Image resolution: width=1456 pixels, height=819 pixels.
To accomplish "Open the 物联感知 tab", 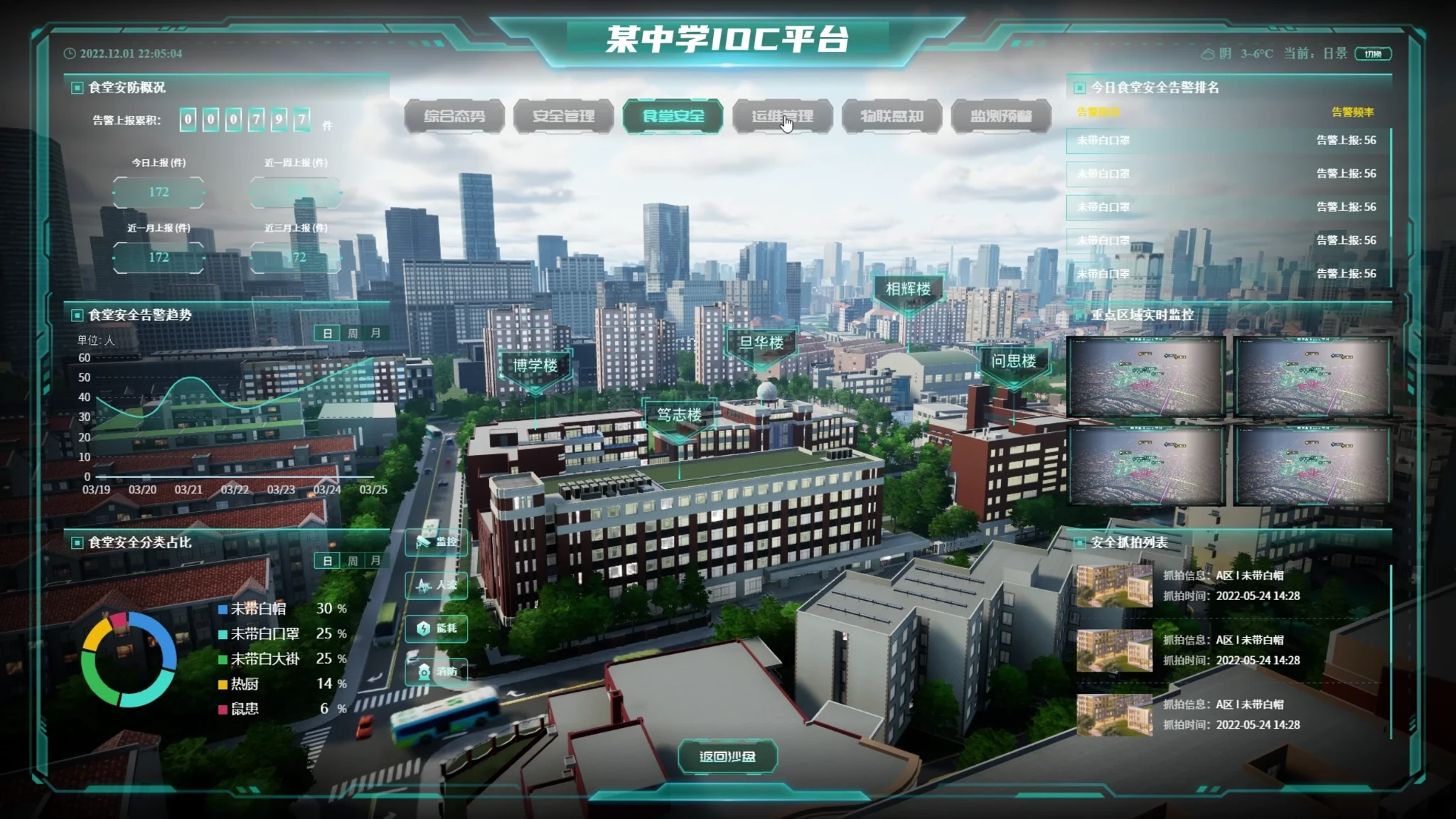I will 891,117.
